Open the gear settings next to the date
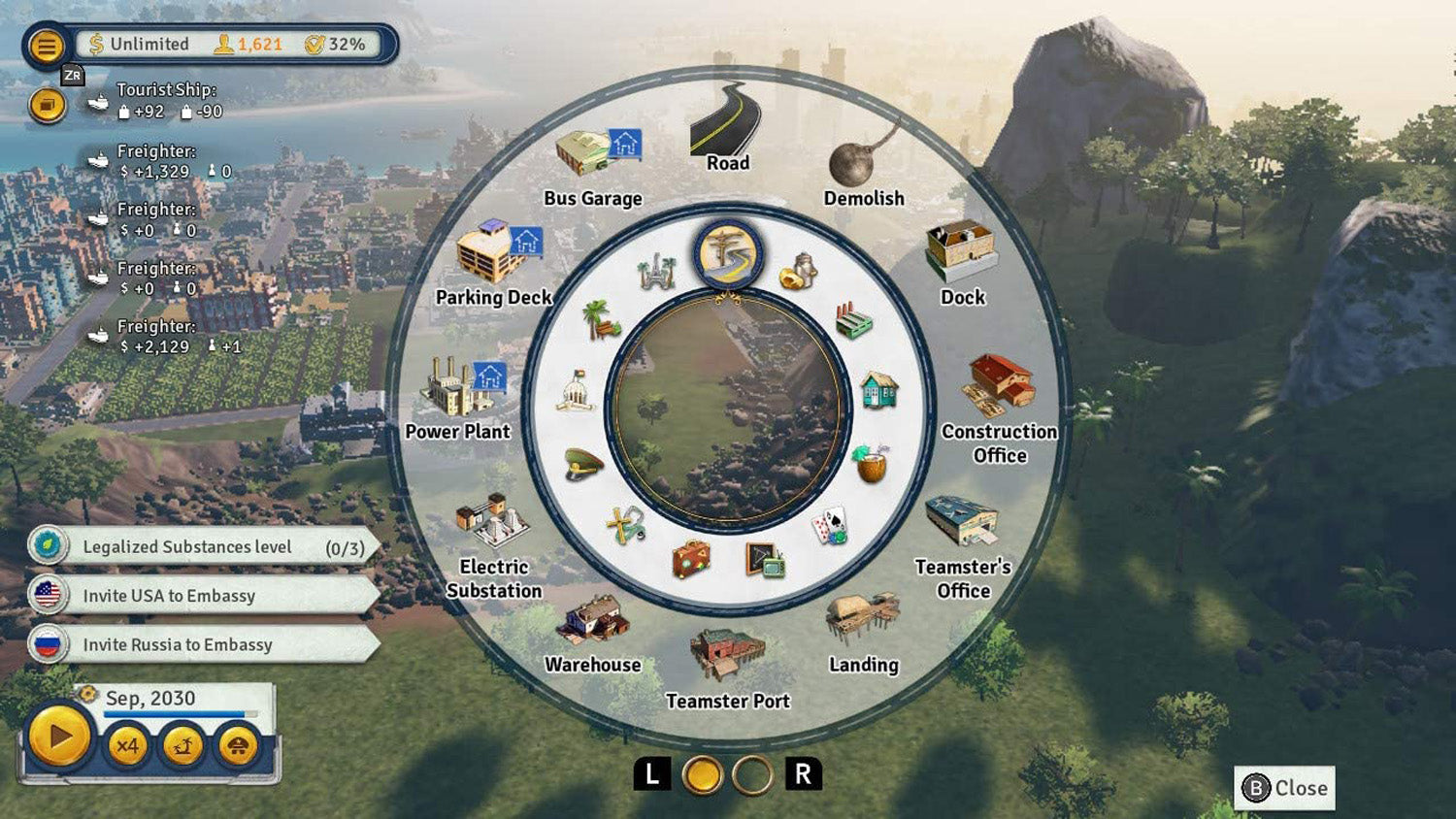This screenshot has width=1456, height=819. pyautogui.click(x=85, y=696)
